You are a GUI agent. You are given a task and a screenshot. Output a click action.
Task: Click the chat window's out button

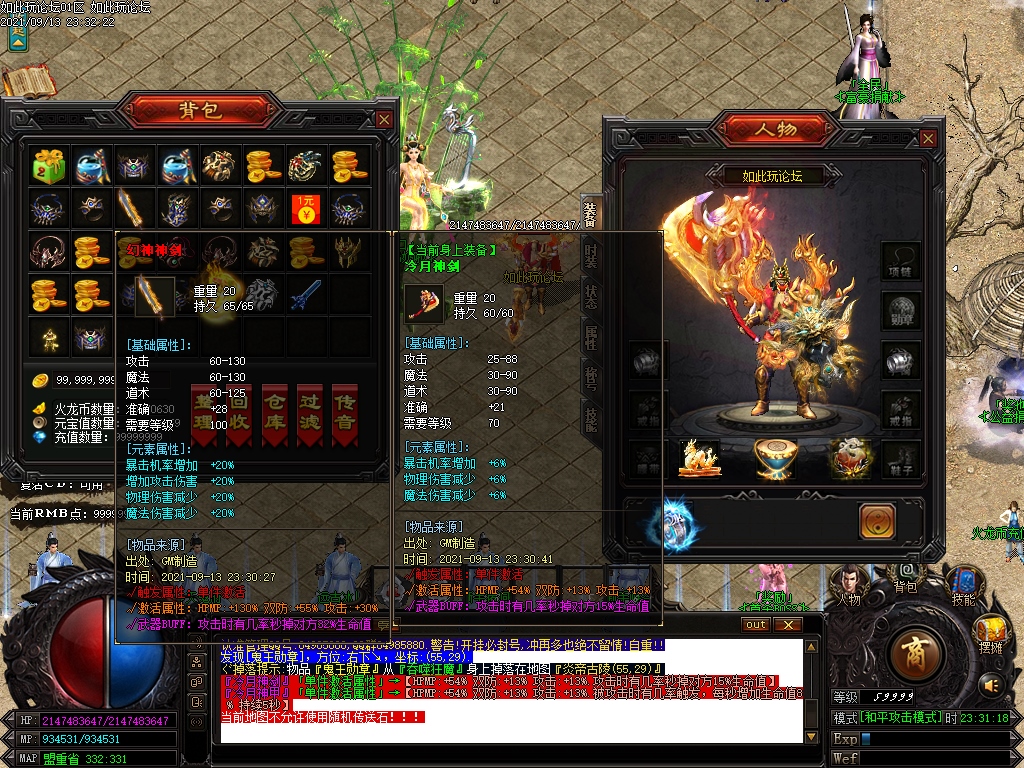click(756, 625)
